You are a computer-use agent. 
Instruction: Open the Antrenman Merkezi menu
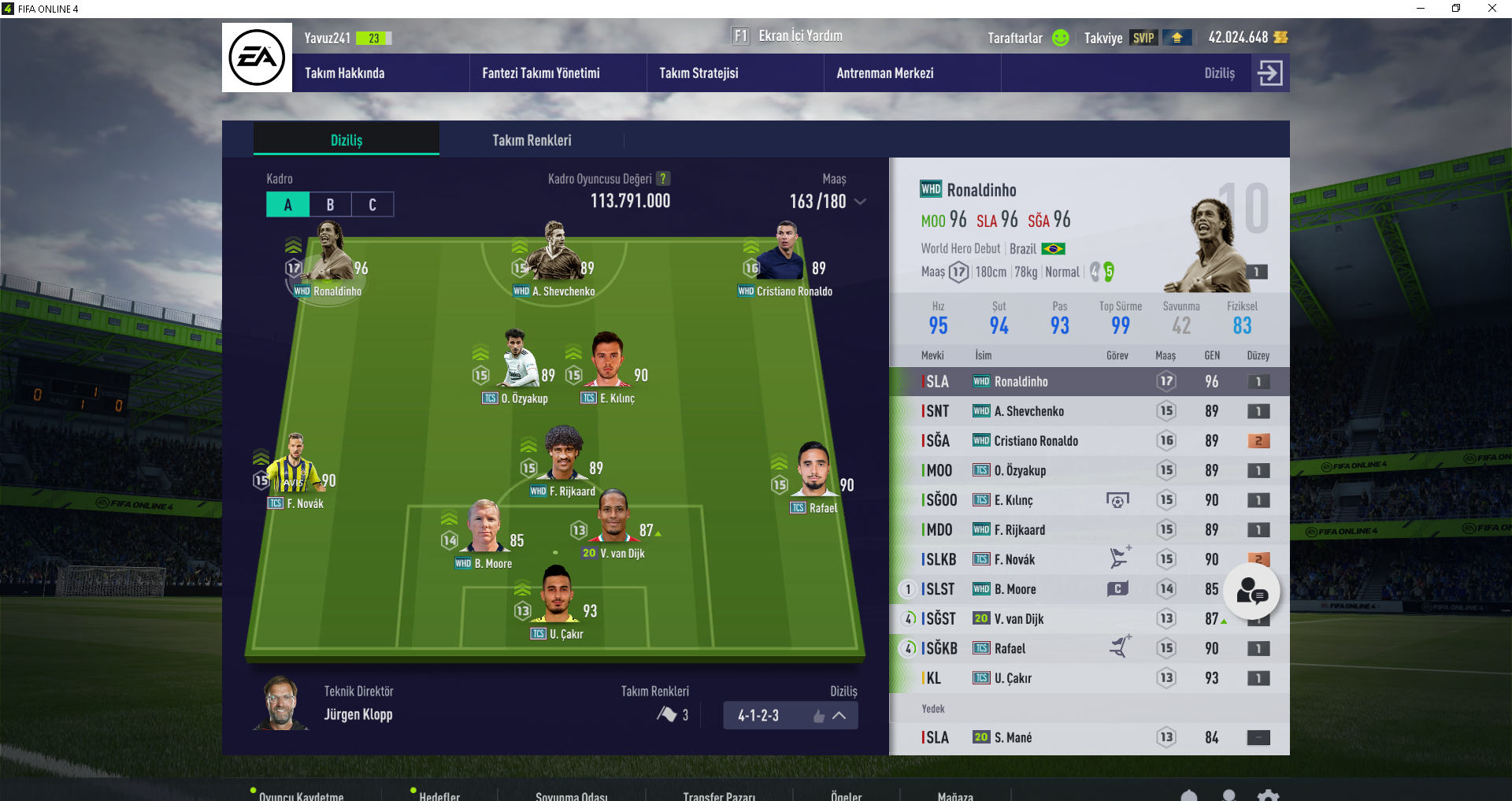click(886, 72)
